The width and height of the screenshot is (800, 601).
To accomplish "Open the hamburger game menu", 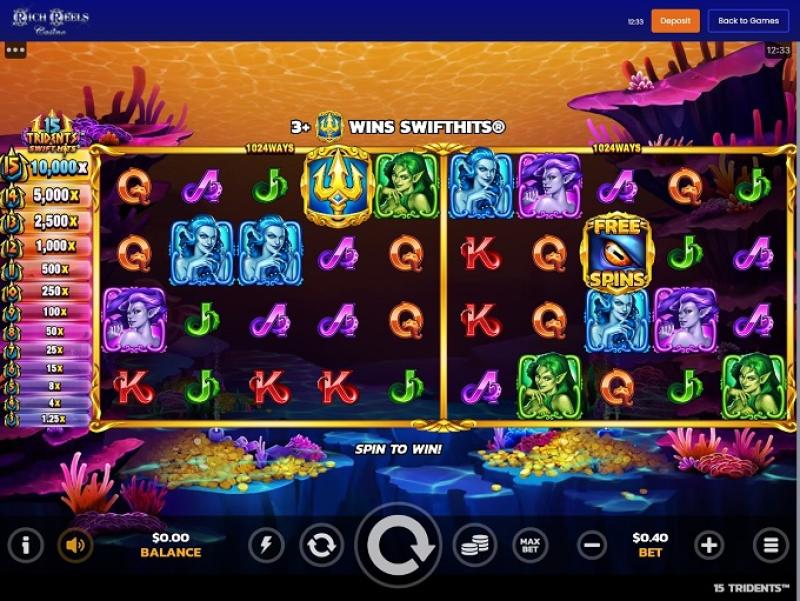I will [x=771, y=545].
